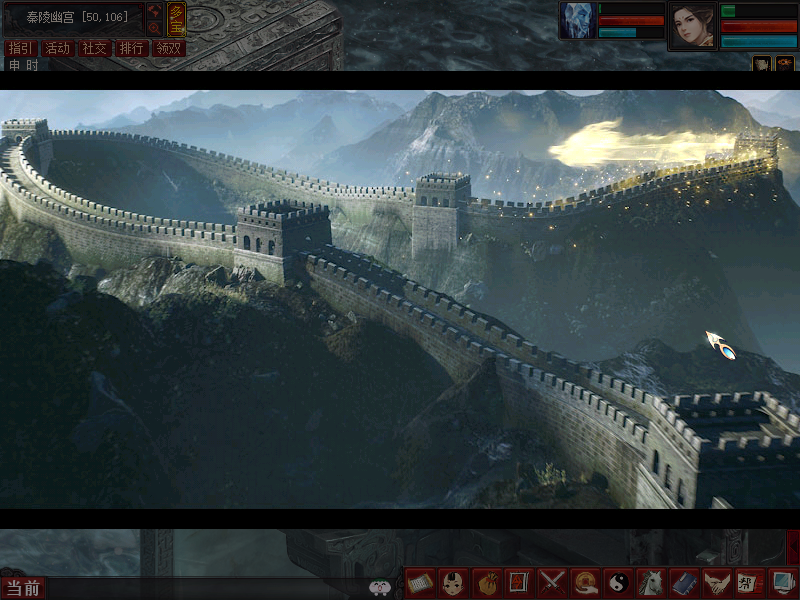The image size is (800, 600).
Task: Select the ice-faced pet portrait
Action: click(x=578, y=20)
